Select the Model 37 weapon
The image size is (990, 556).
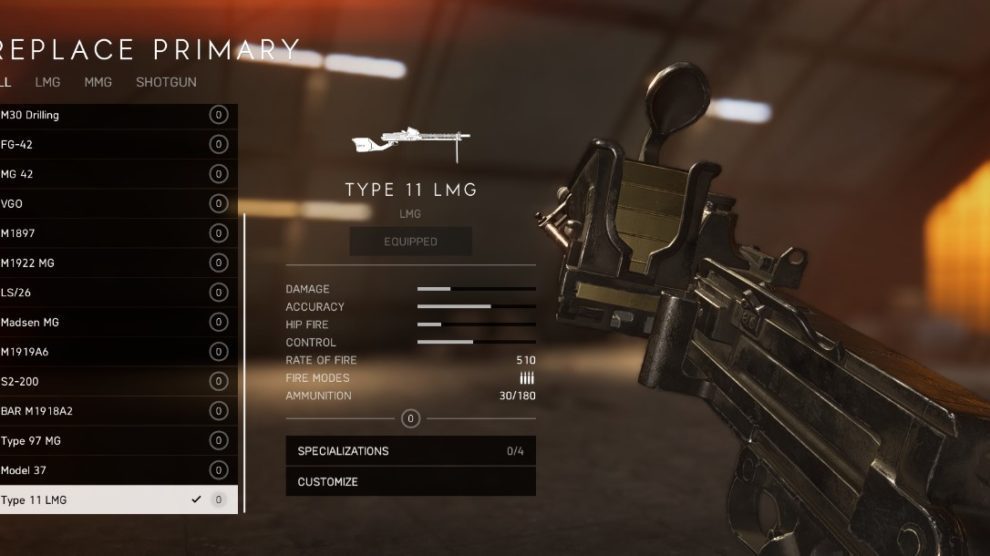coord(110,470)
